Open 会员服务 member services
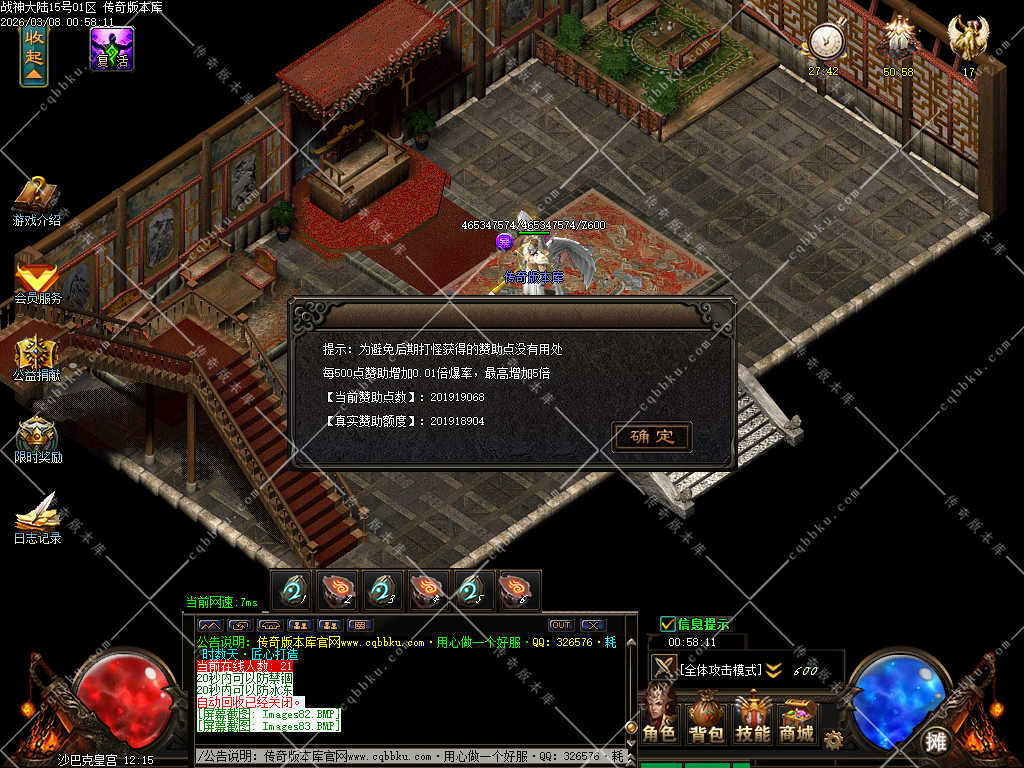This screenshot has width=1024, height=768. pyautogui.click(x=37, y=281)
